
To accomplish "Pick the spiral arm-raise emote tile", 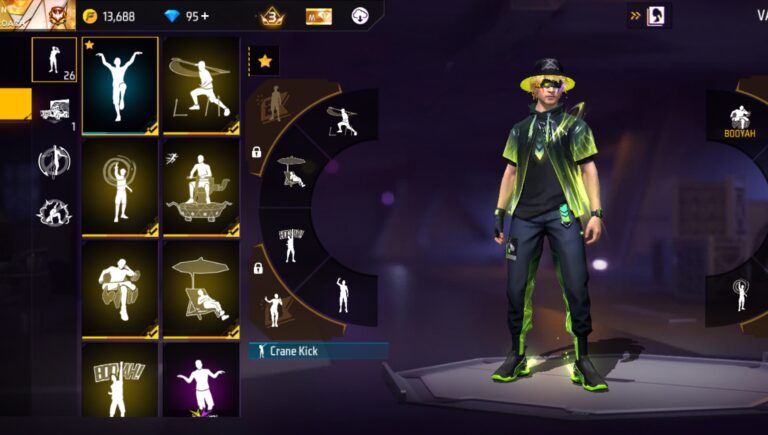I will 120,187.
